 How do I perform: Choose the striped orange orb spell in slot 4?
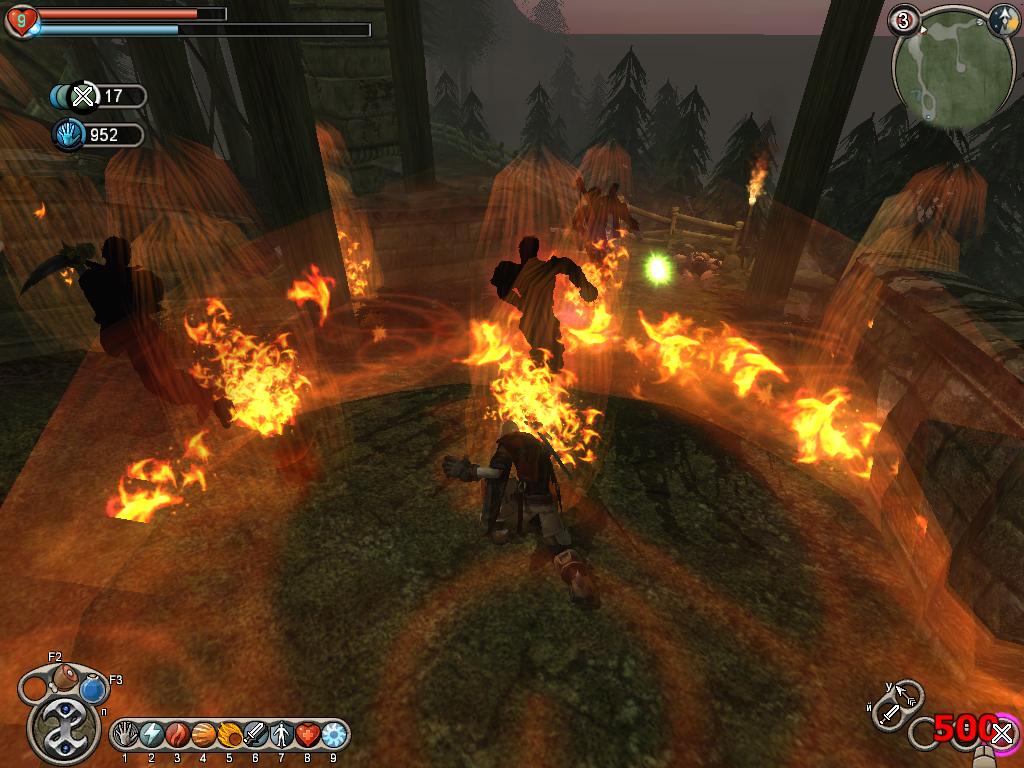tap(203, 735)
